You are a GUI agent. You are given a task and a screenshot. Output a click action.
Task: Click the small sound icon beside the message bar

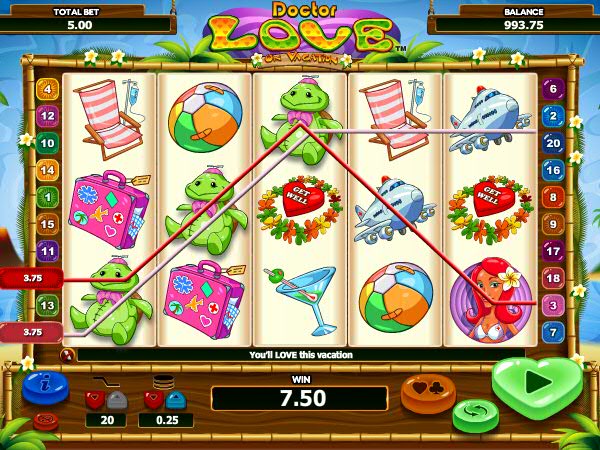coord(68,354)
